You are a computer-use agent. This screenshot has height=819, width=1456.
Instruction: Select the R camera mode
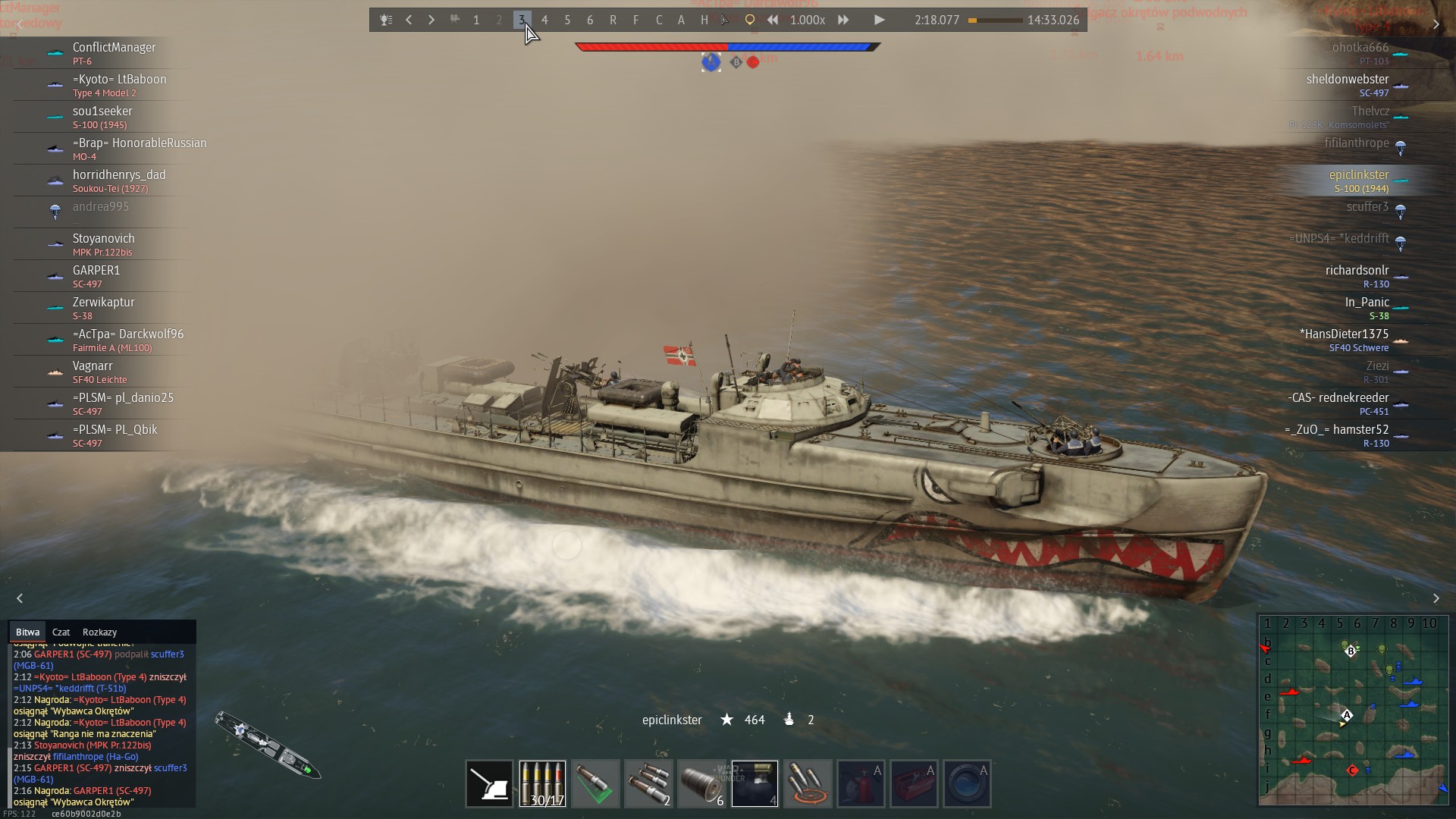tap(613, 20)
